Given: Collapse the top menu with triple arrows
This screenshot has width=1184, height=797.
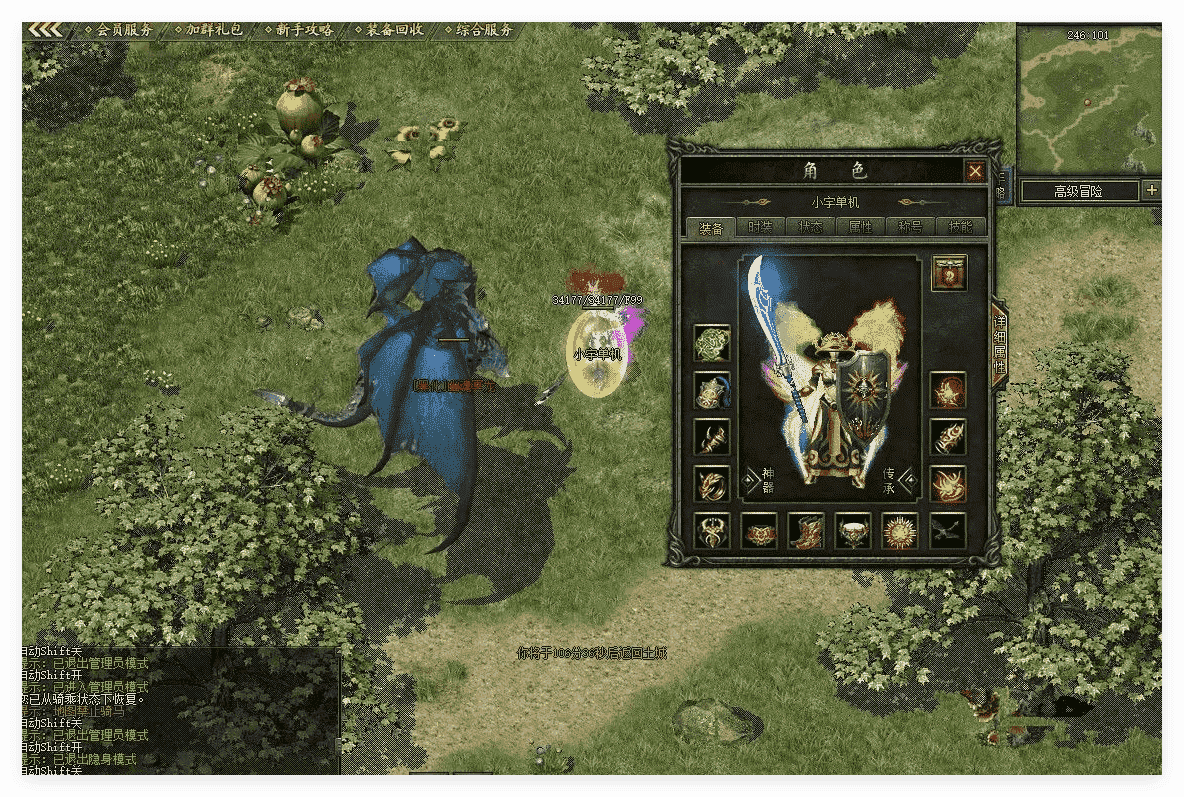Looking at the screenshot, I should tap(45, 30).
